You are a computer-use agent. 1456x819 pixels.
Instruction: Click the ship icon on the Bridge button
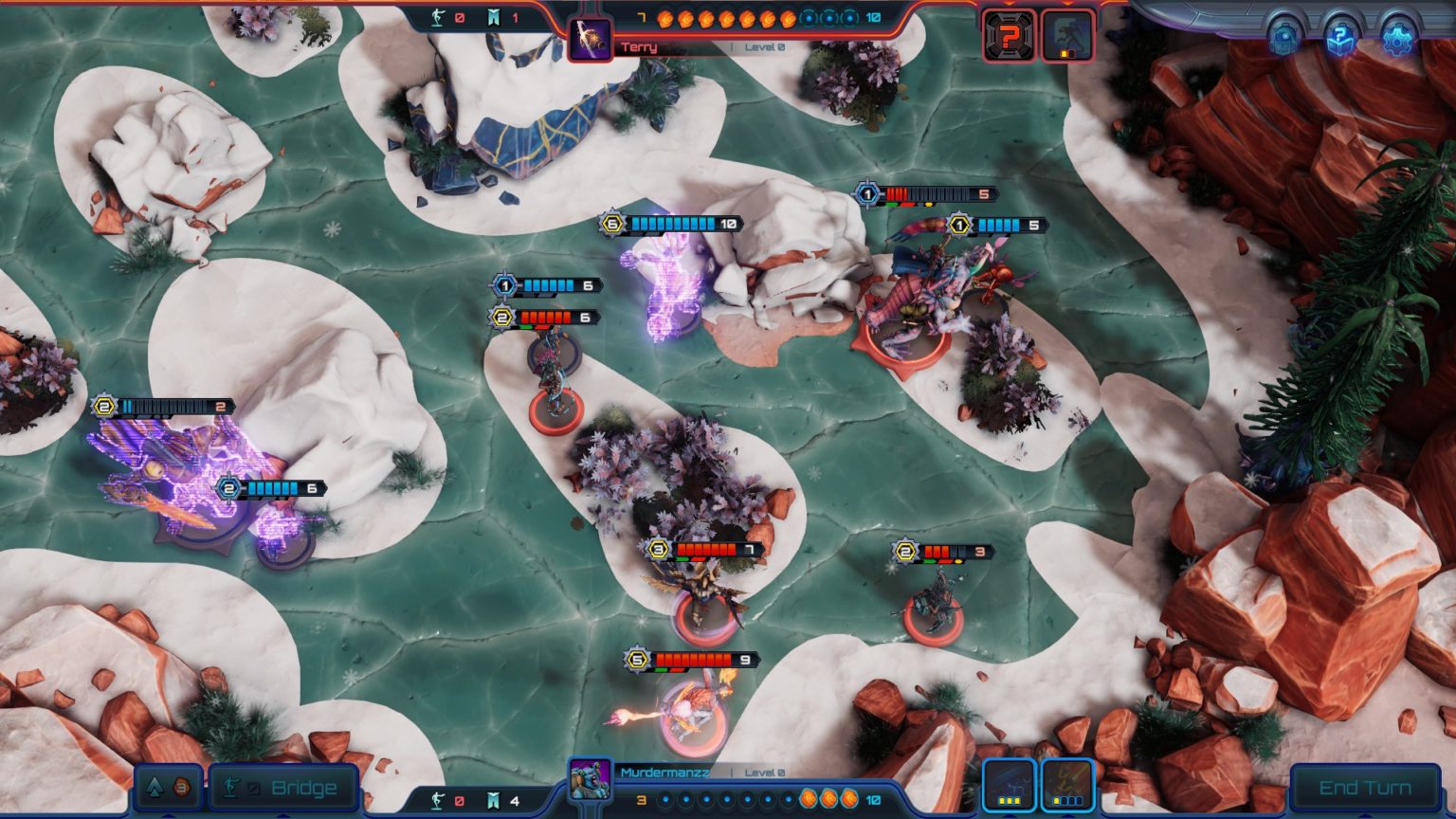230,786
